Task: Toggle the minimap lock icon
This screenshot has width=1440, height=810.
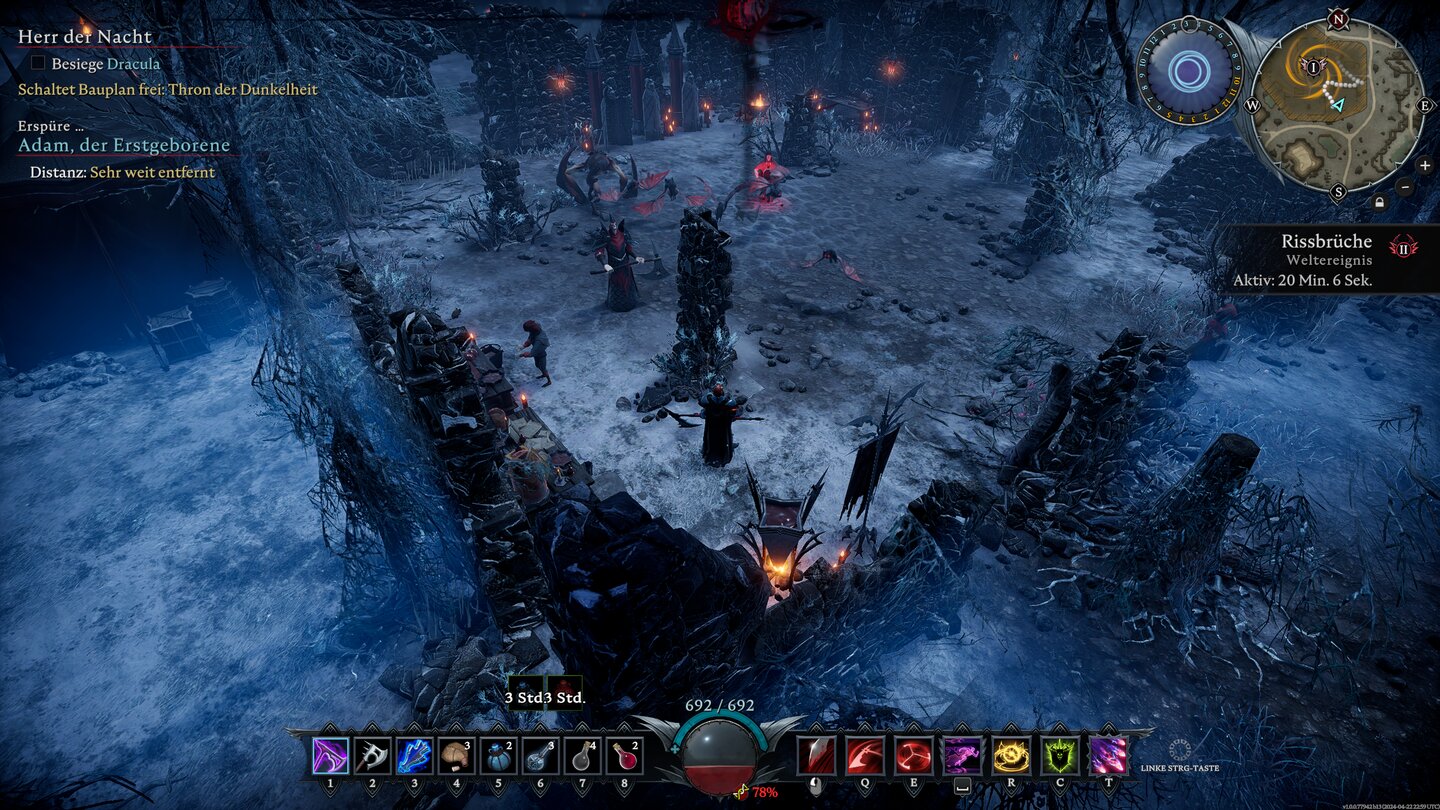Action: tap(1380, 201)
